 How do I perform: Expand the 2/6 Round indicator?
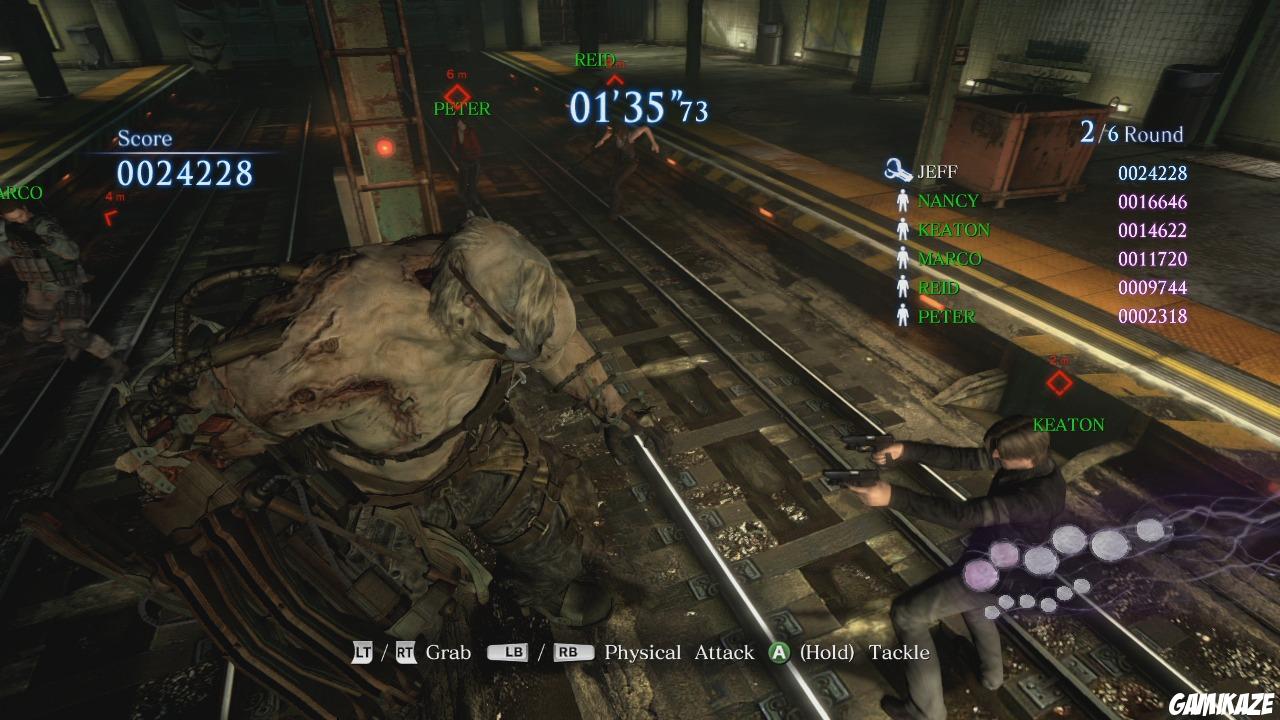pyautogui.click(x=1131, y=132)
